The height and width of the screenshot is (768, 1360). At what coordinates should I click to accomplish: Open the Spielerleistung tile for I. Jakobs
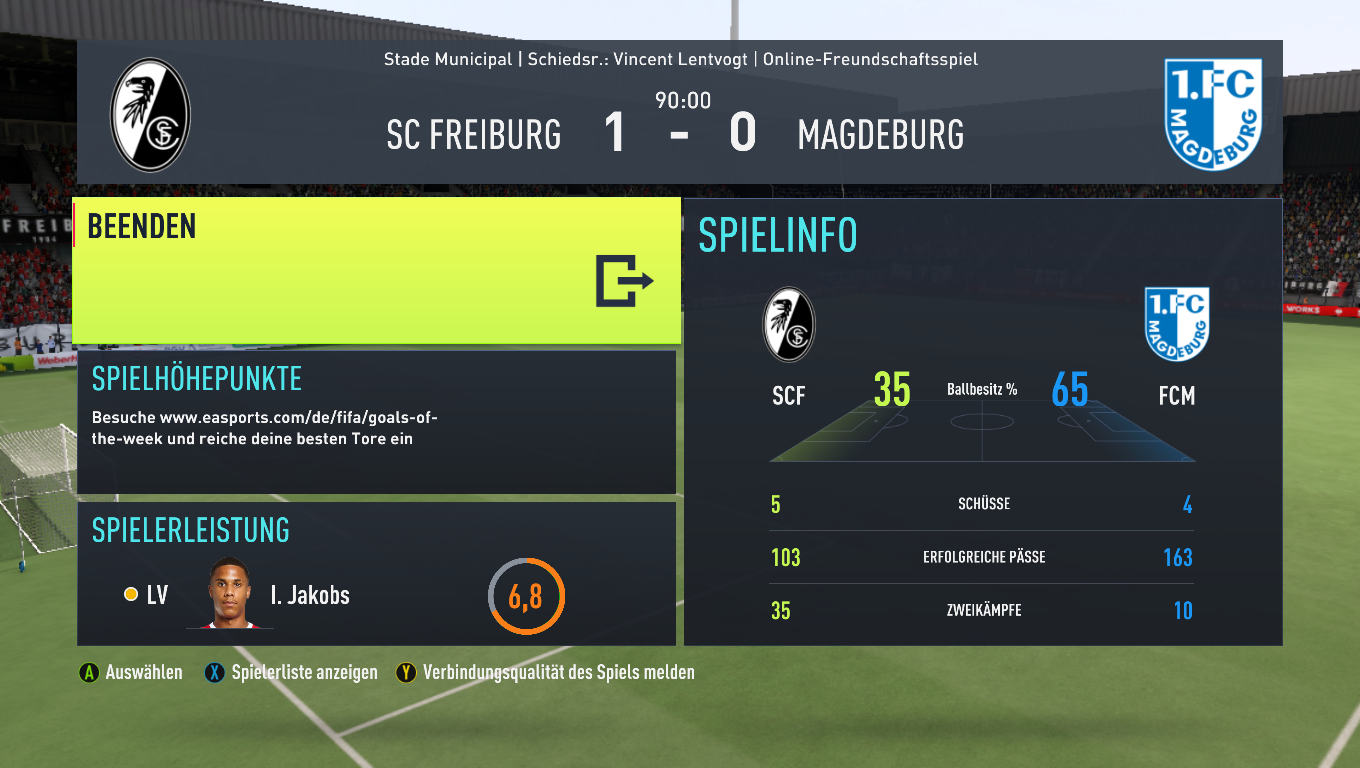(376, 574)
